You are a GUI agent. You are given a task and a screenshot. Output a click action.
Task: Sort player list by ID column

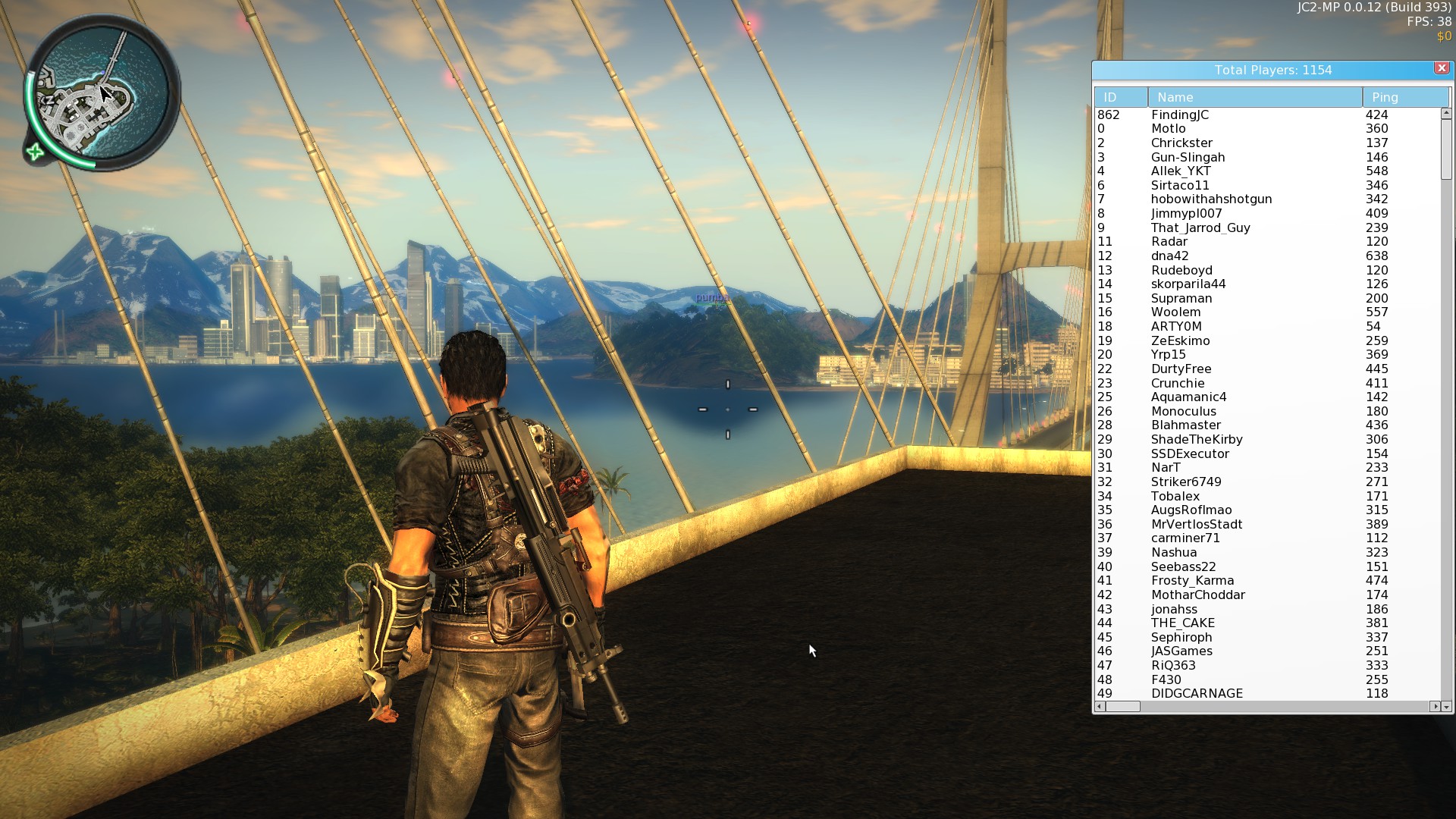tap(1120, 97)
